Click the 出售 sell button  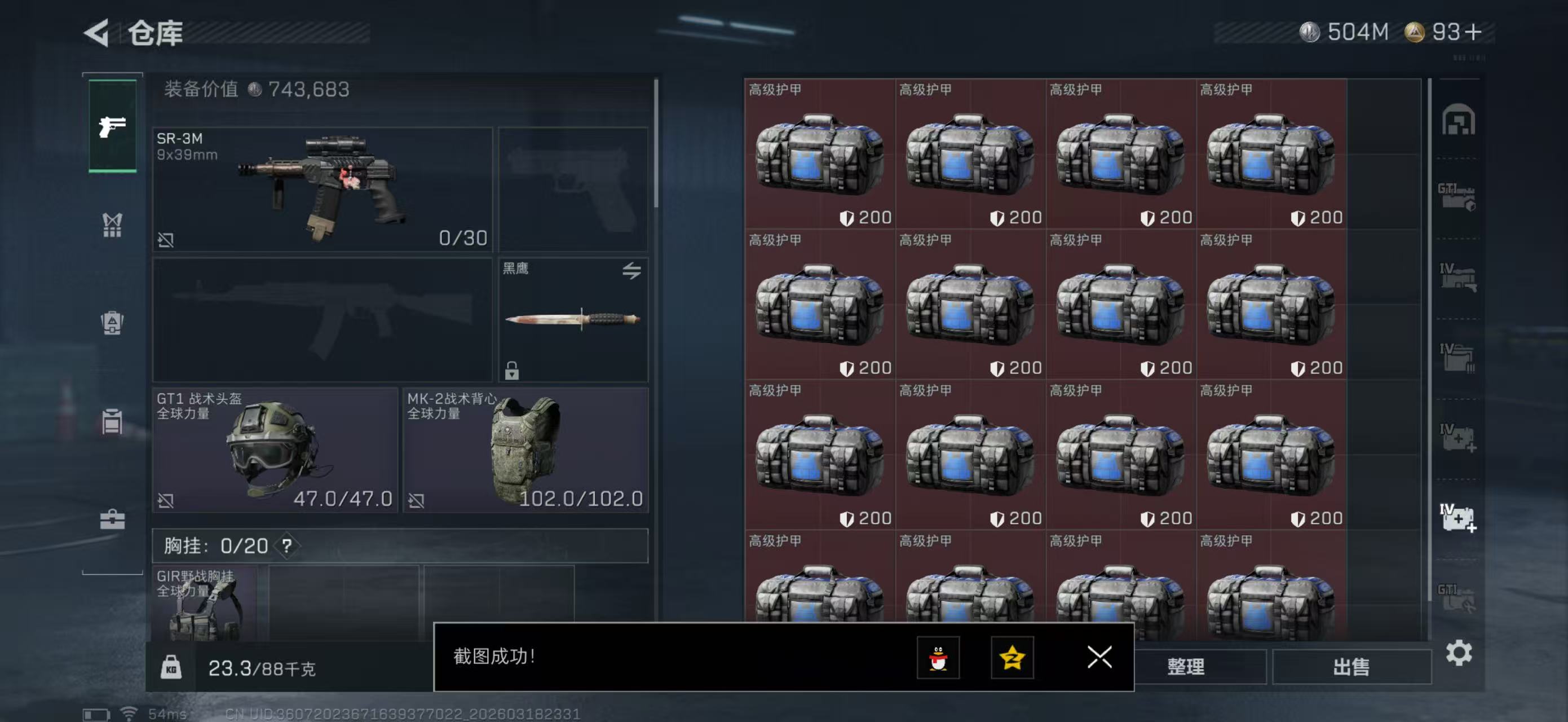[1351, 667]
